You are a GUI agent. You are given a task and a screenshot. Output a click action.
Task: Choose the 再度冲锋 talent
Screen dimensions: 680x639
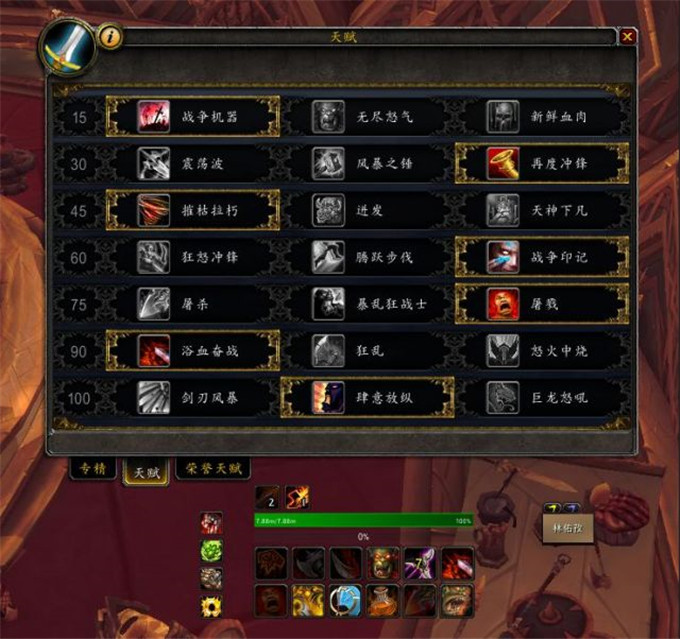coord(542,163)
